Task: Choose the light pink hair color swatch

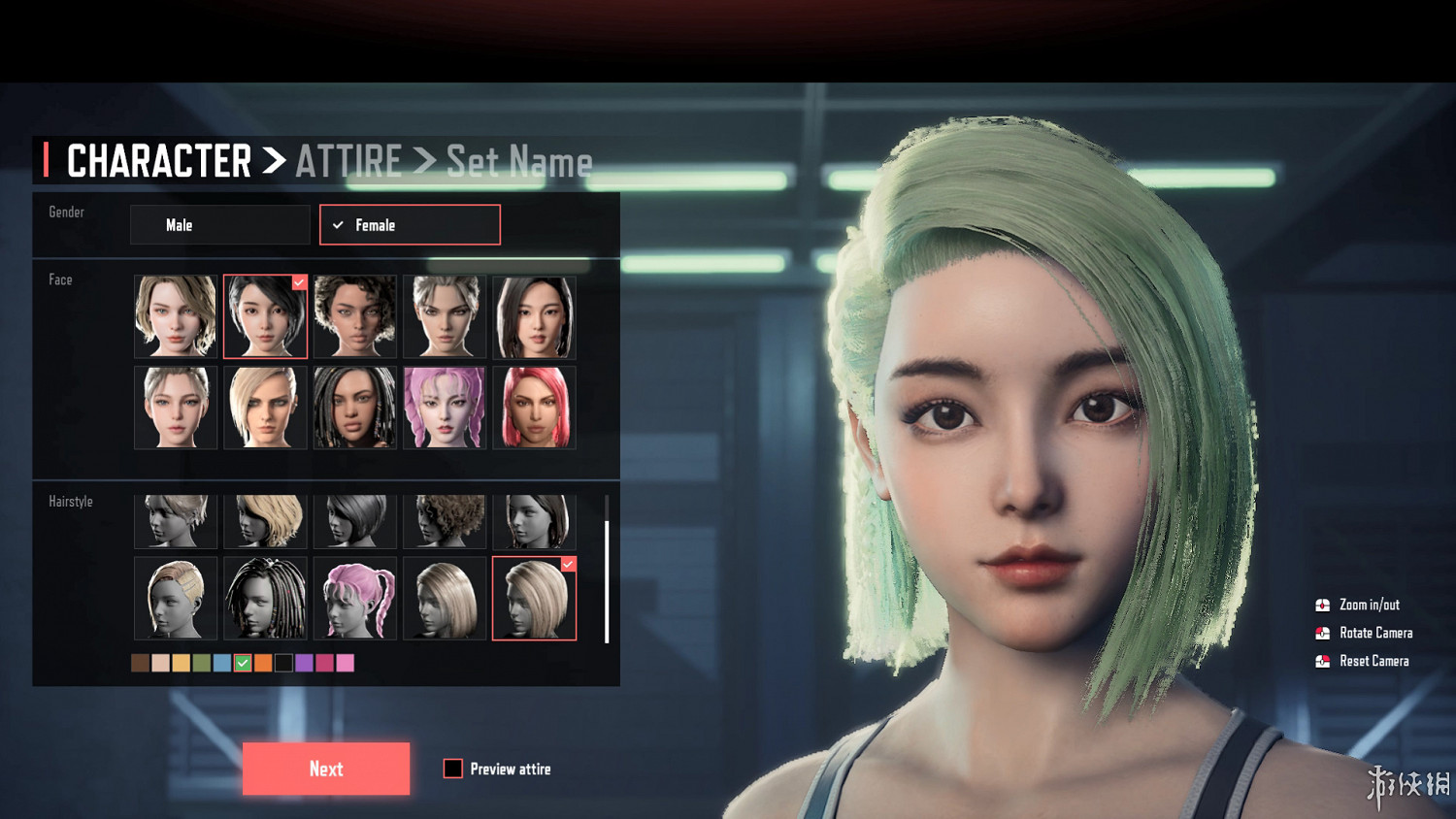Action: tap(346, 663)
